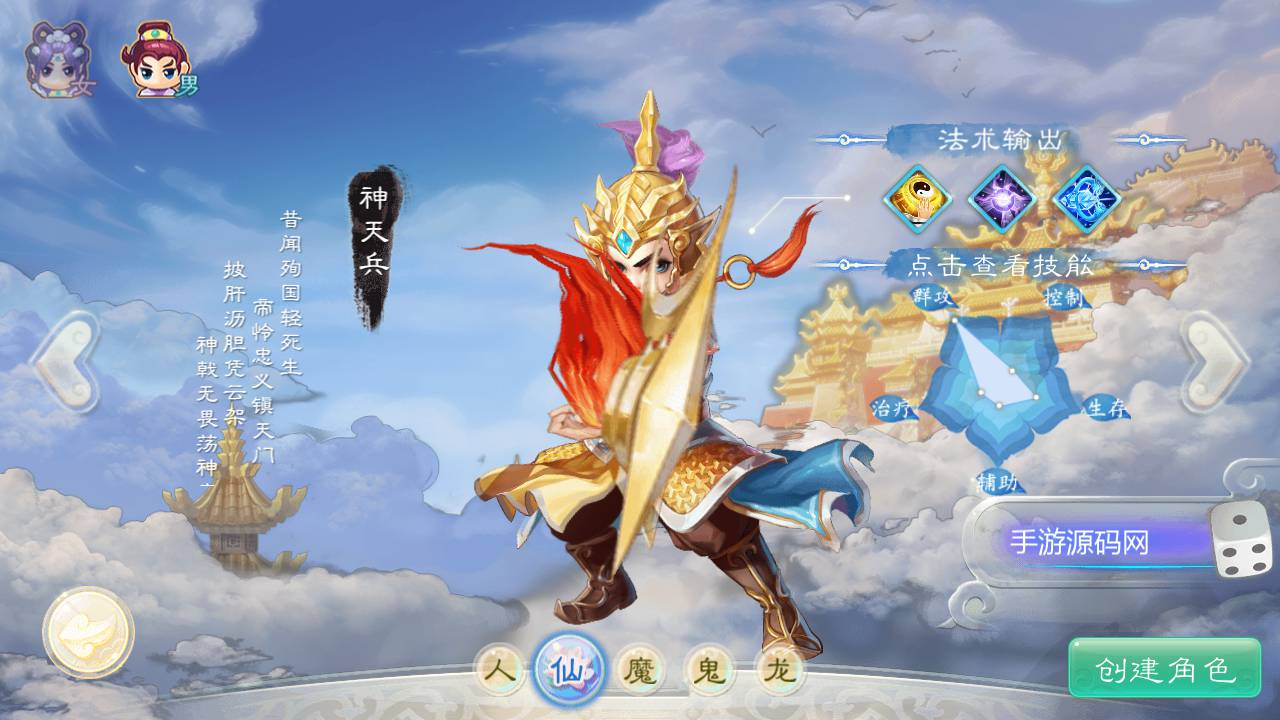Open 点击查看技能 to view skills
The width and height of the screenshot is (1280, 720).
[x=1000, y=265]
